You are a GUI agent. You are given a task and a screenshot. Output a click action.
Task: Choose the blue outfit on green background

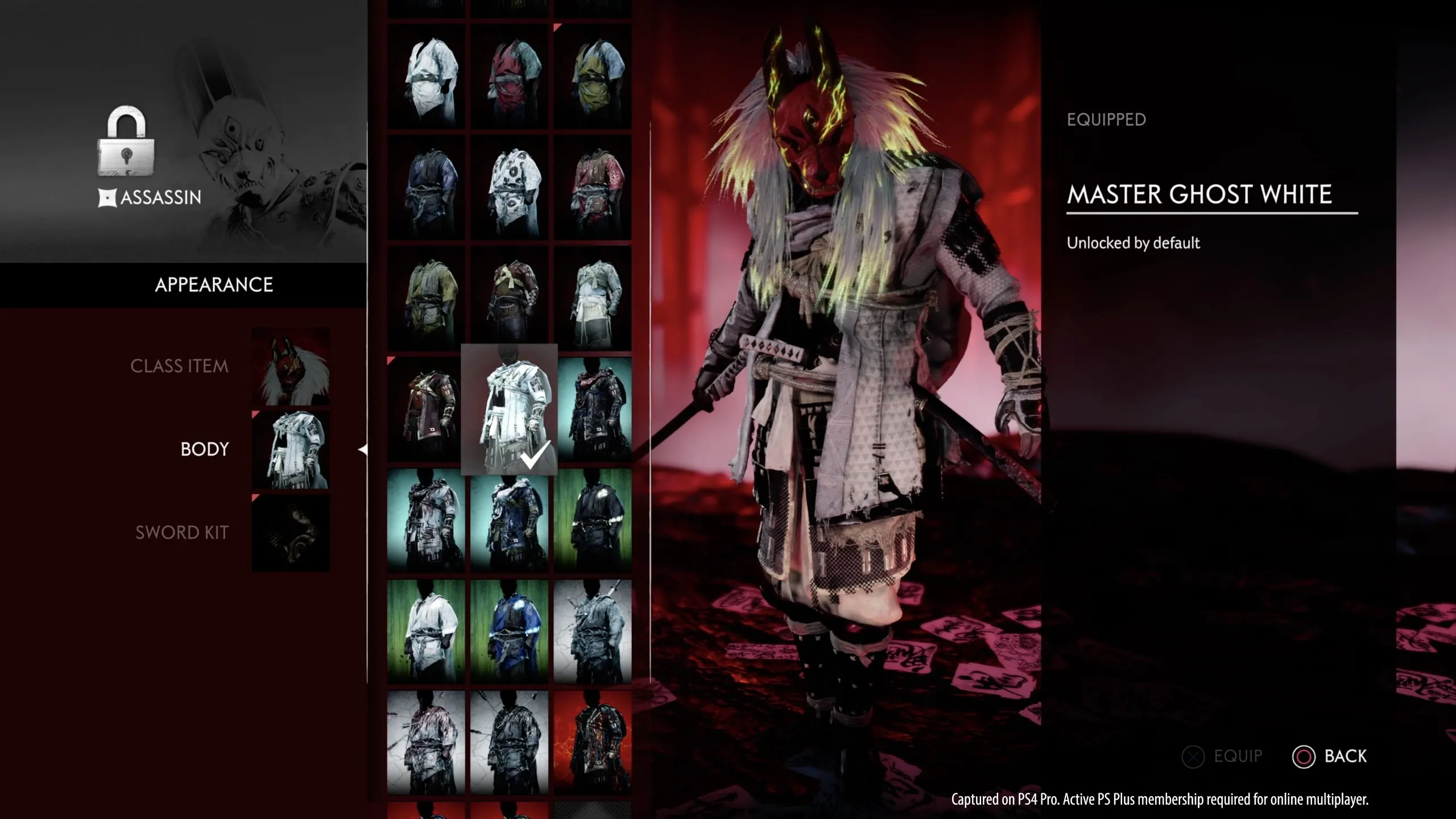pos(509,631)
